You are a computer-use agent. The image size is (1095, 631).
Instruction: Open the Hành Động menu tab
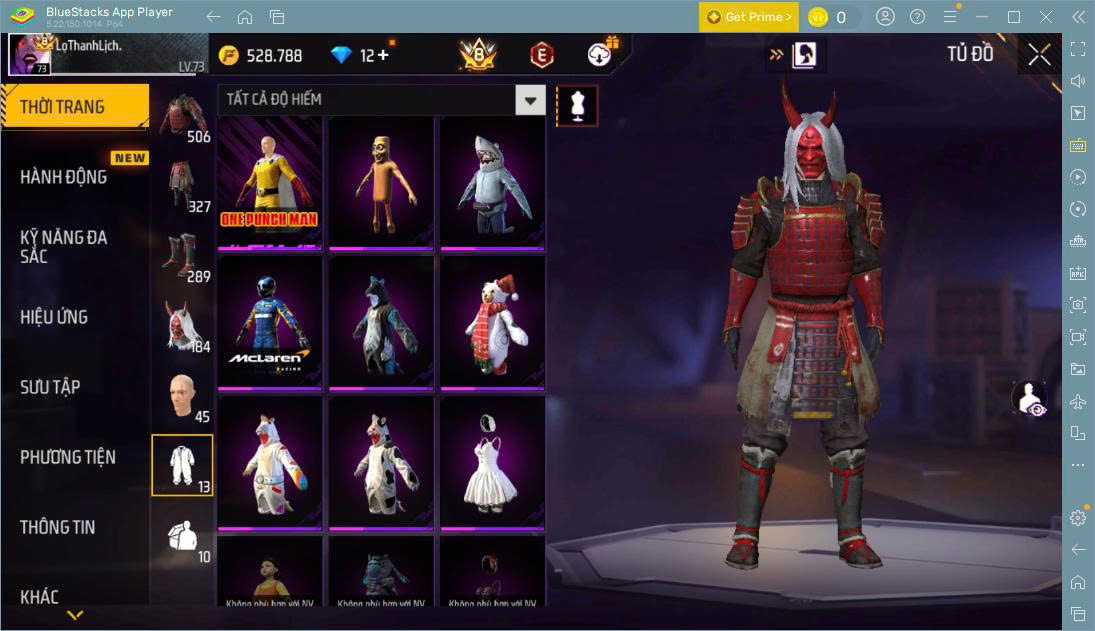(64, 177)
